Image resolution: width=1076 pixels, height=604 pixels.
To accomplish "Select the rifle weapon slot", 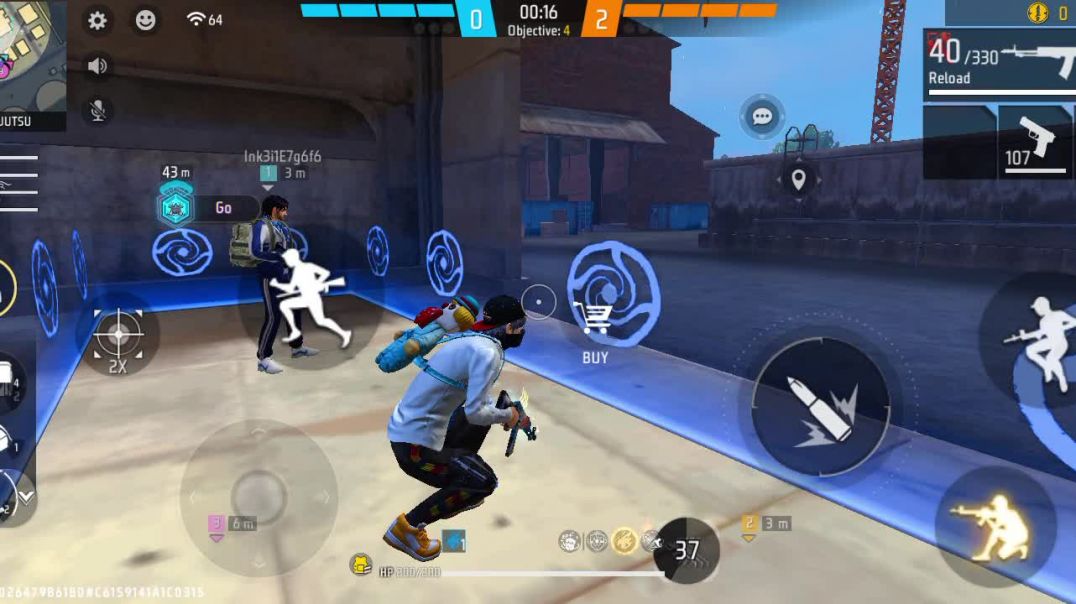I will [x=1000, y=60].
